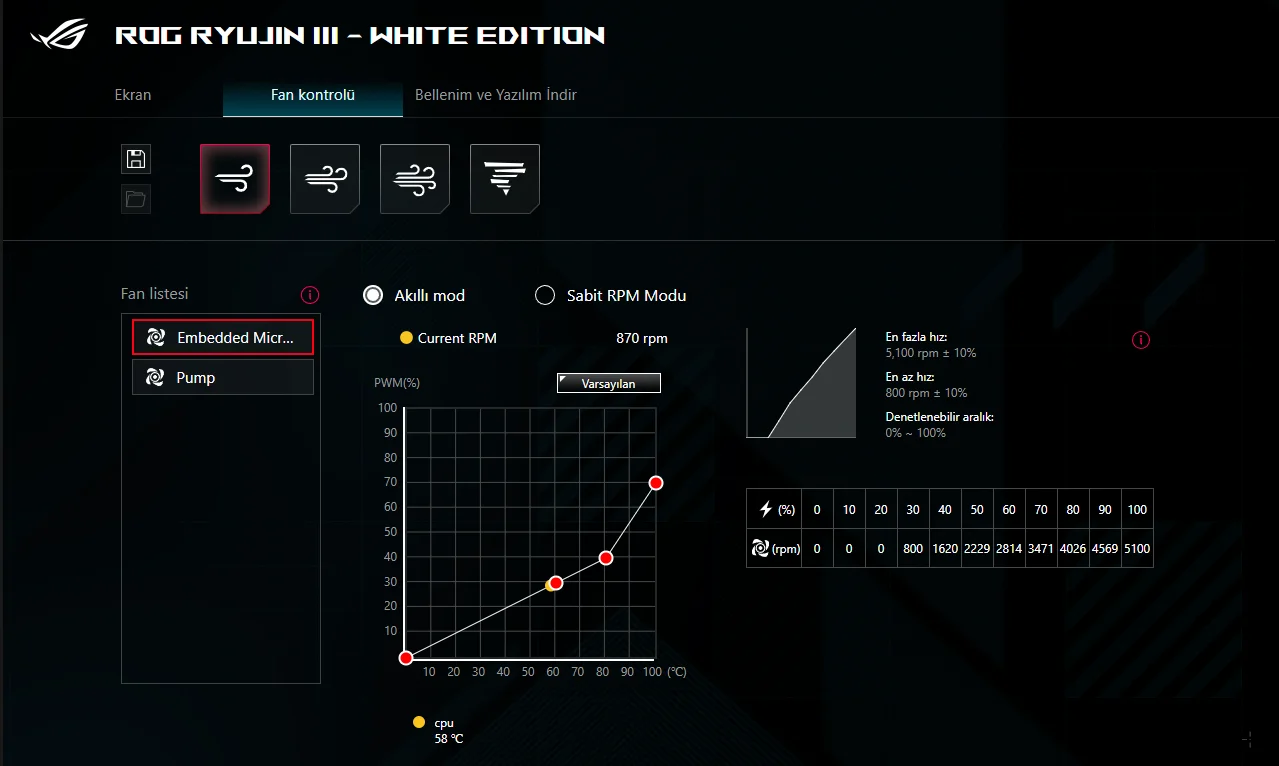Open the info icon near speed range details

point(1141,340)
